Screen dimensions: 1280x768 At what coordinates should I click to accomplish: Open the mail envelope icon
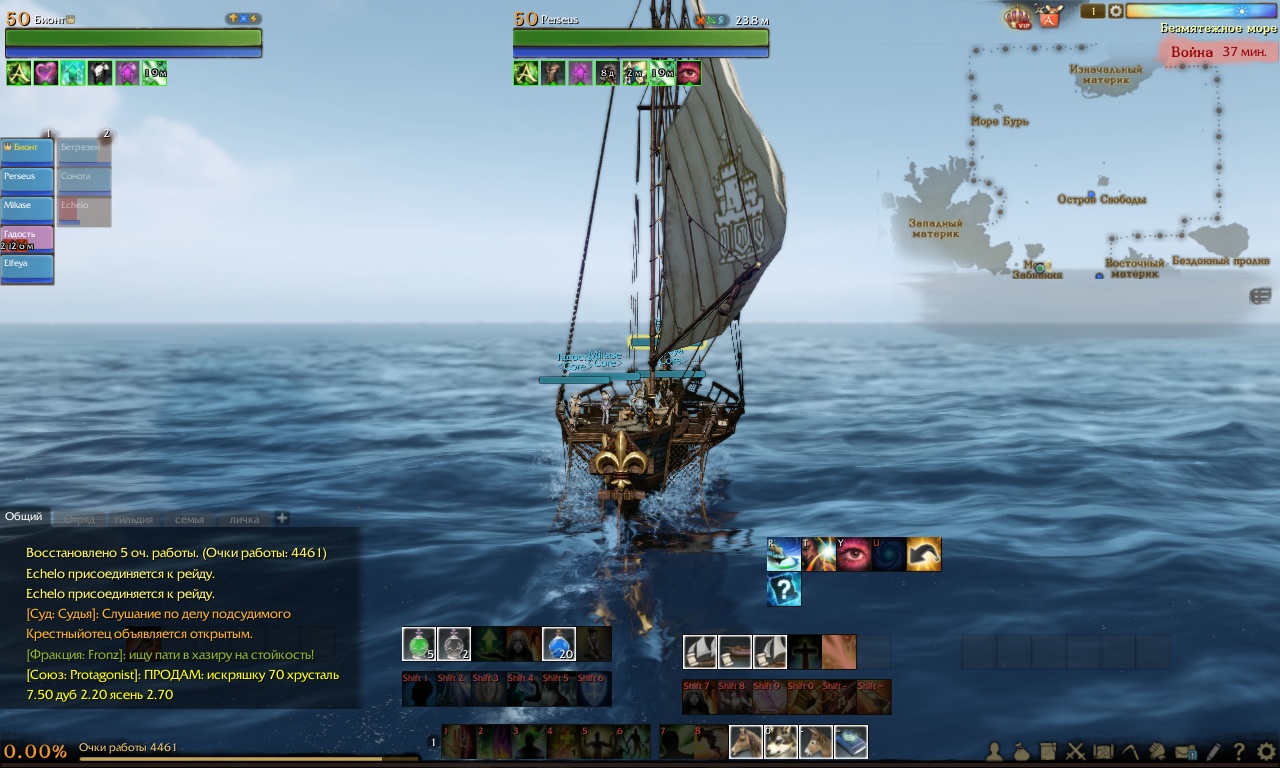(1186, 752)
